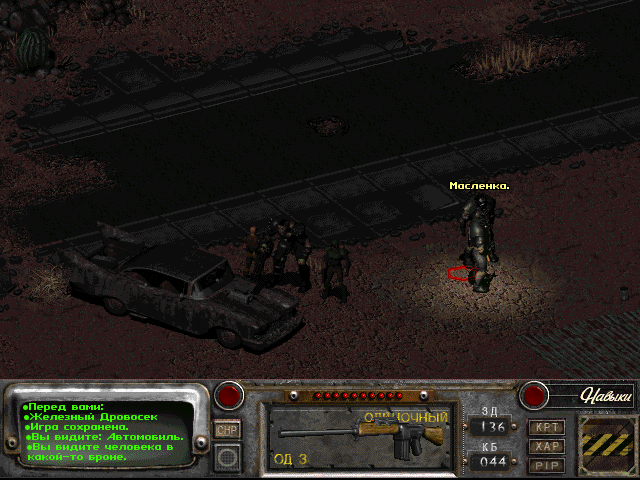Open the КРТ map screen
The width and height of the screenshot is (640, 480).
pos(546,427)
